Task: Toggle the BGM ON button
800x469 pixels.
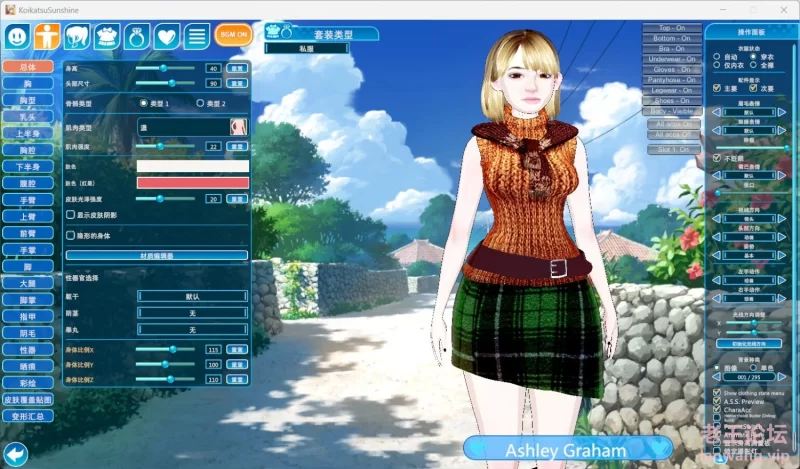Action: coord(233,36)
